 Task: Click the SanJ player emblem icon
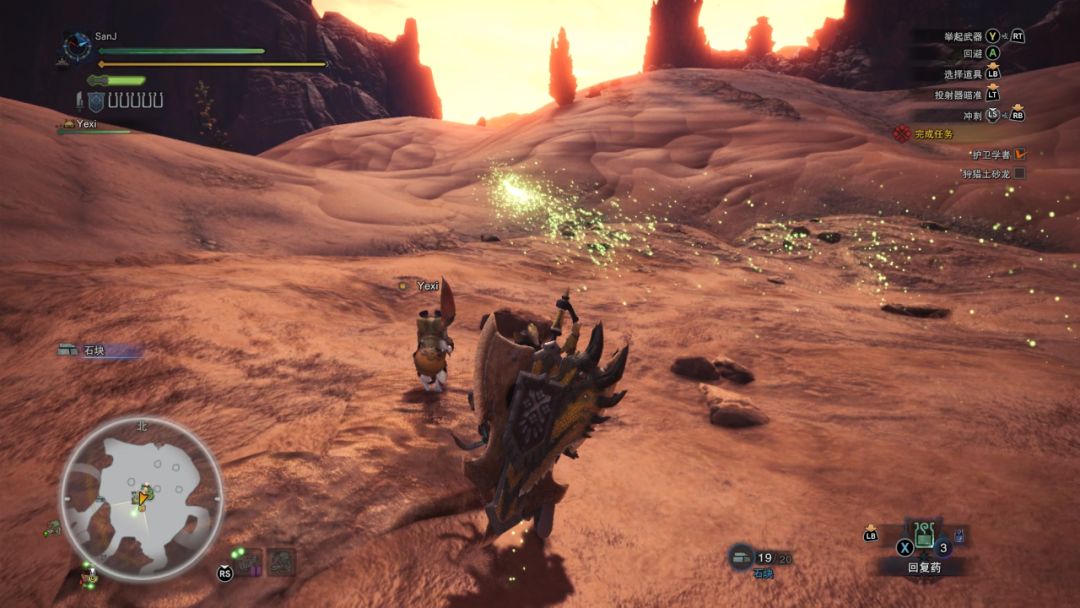tap(77, 46)
